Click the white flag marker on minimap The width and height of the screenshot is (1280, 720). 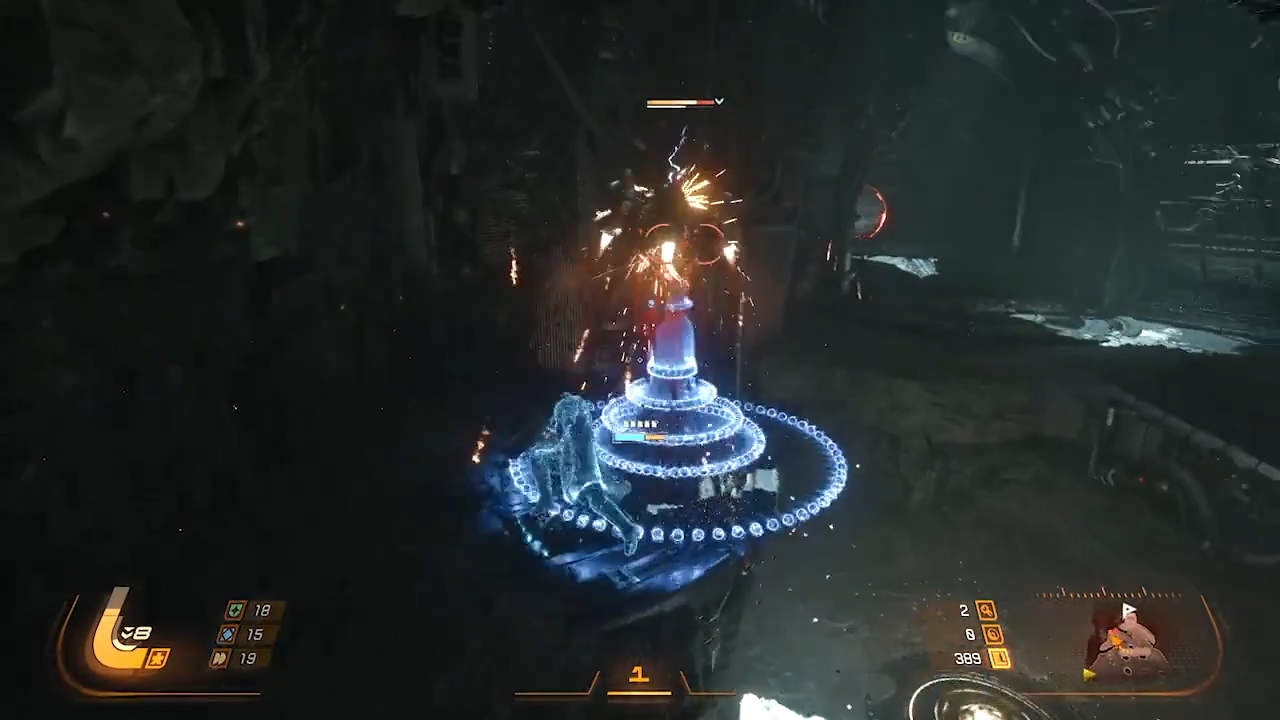pyautogui.click(x=1129, y=609)
